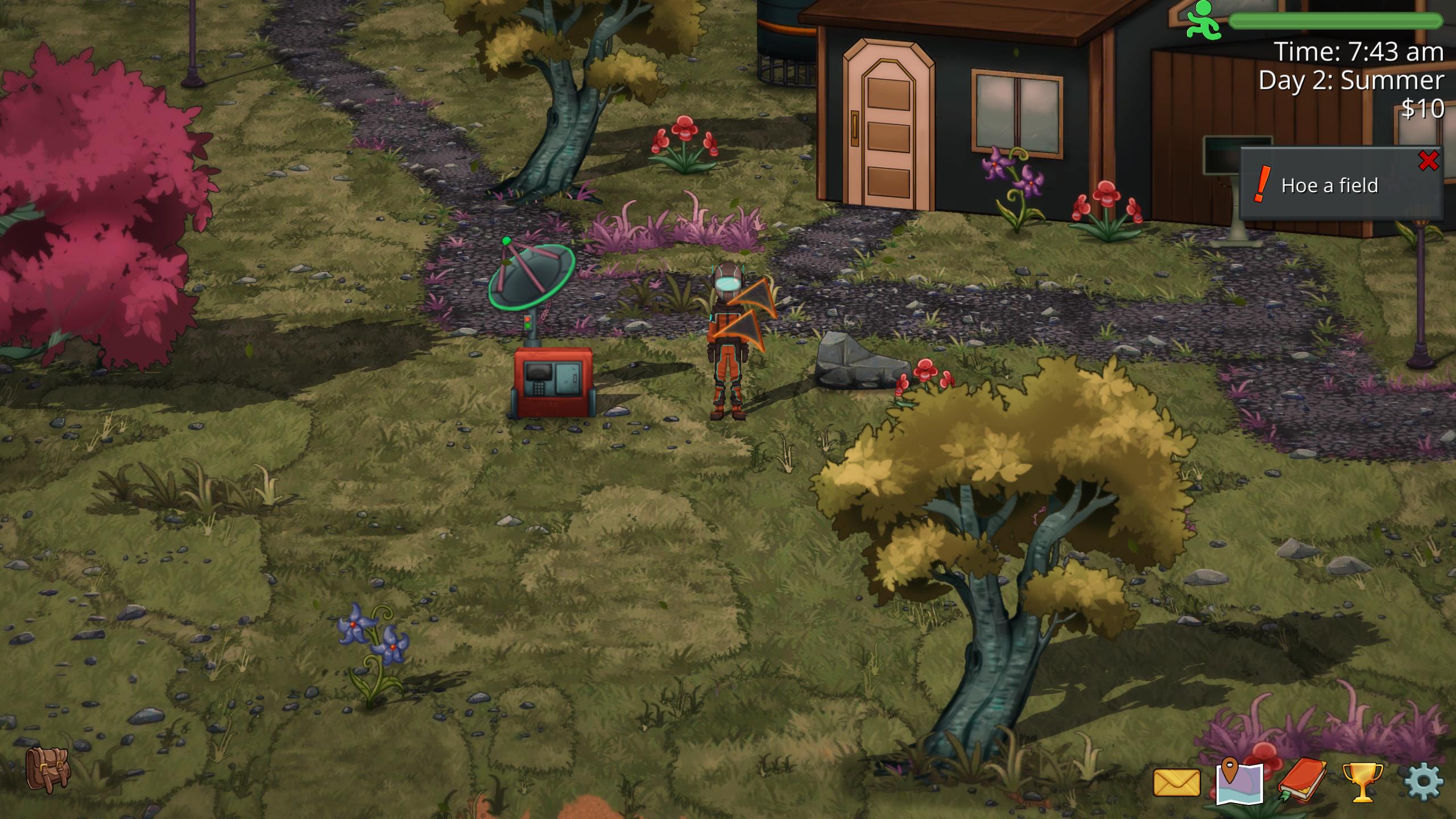
Task: Open the mail envelope icon
Action: click(x=1176, y=783)
